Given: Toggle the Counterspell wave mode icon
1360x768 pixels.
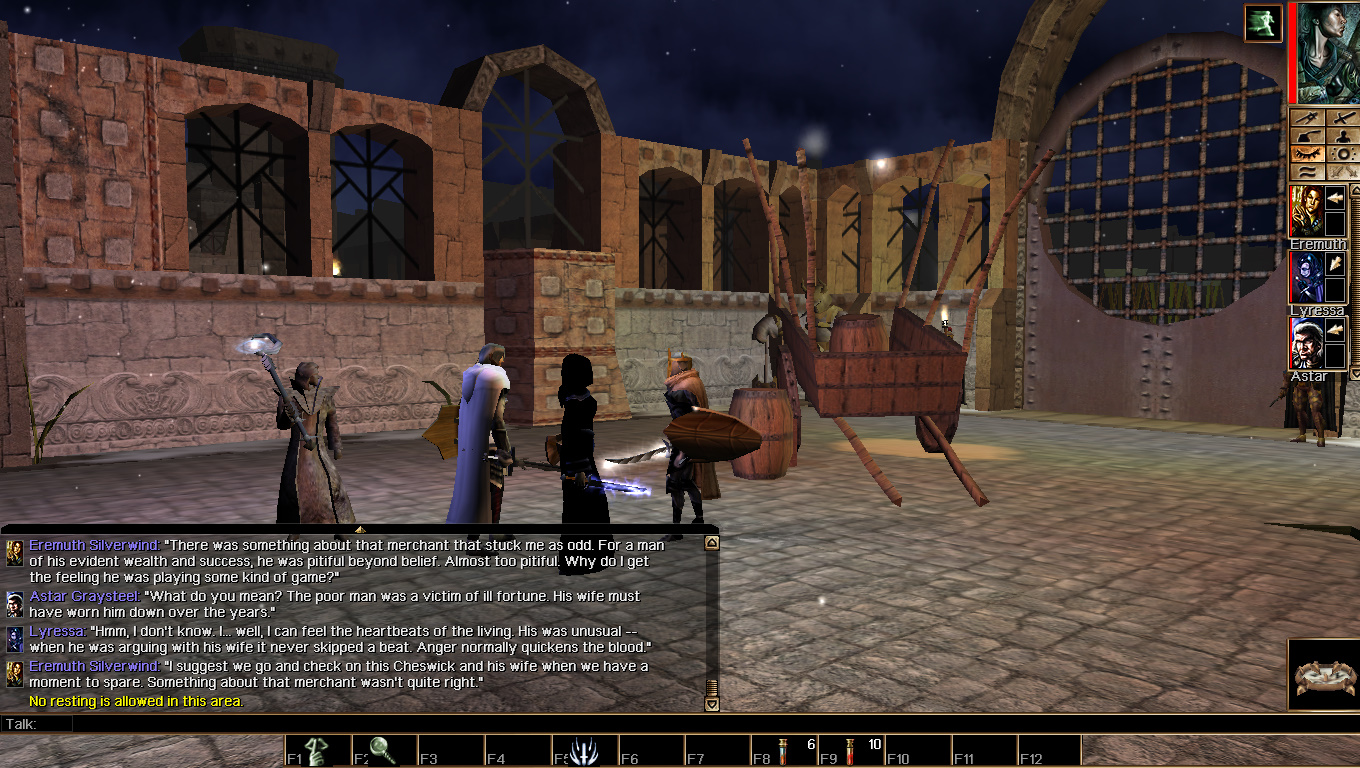Looking at the screenshot, I should pos(1307,171).
